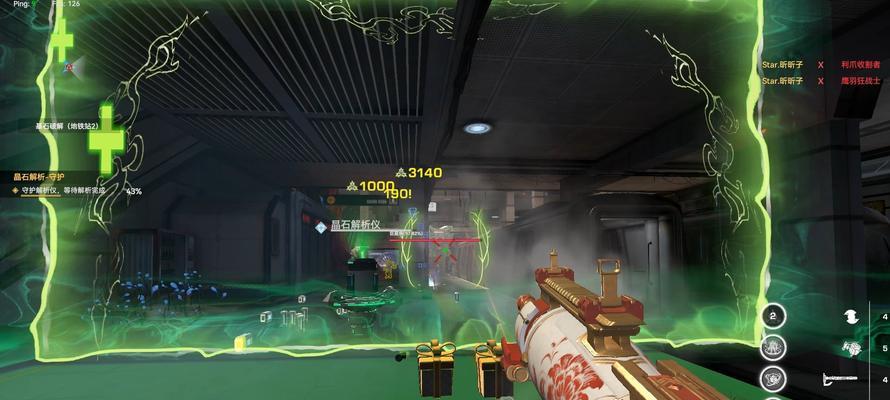Select the middle item icon in the weapon list
The width and height of the screenshot is (890, 400).
tap(851, 348)
